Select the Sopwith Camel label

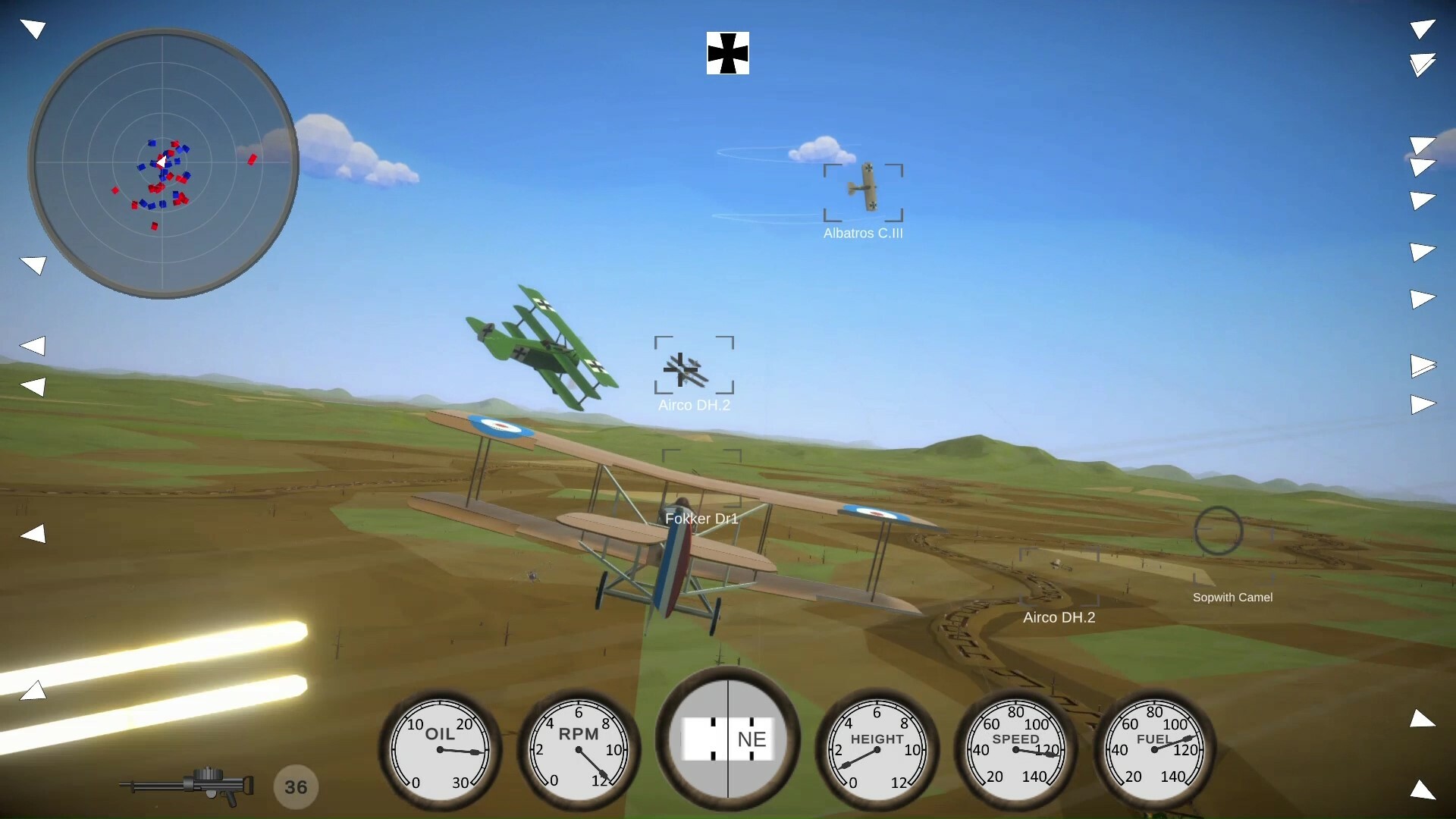1233,597
